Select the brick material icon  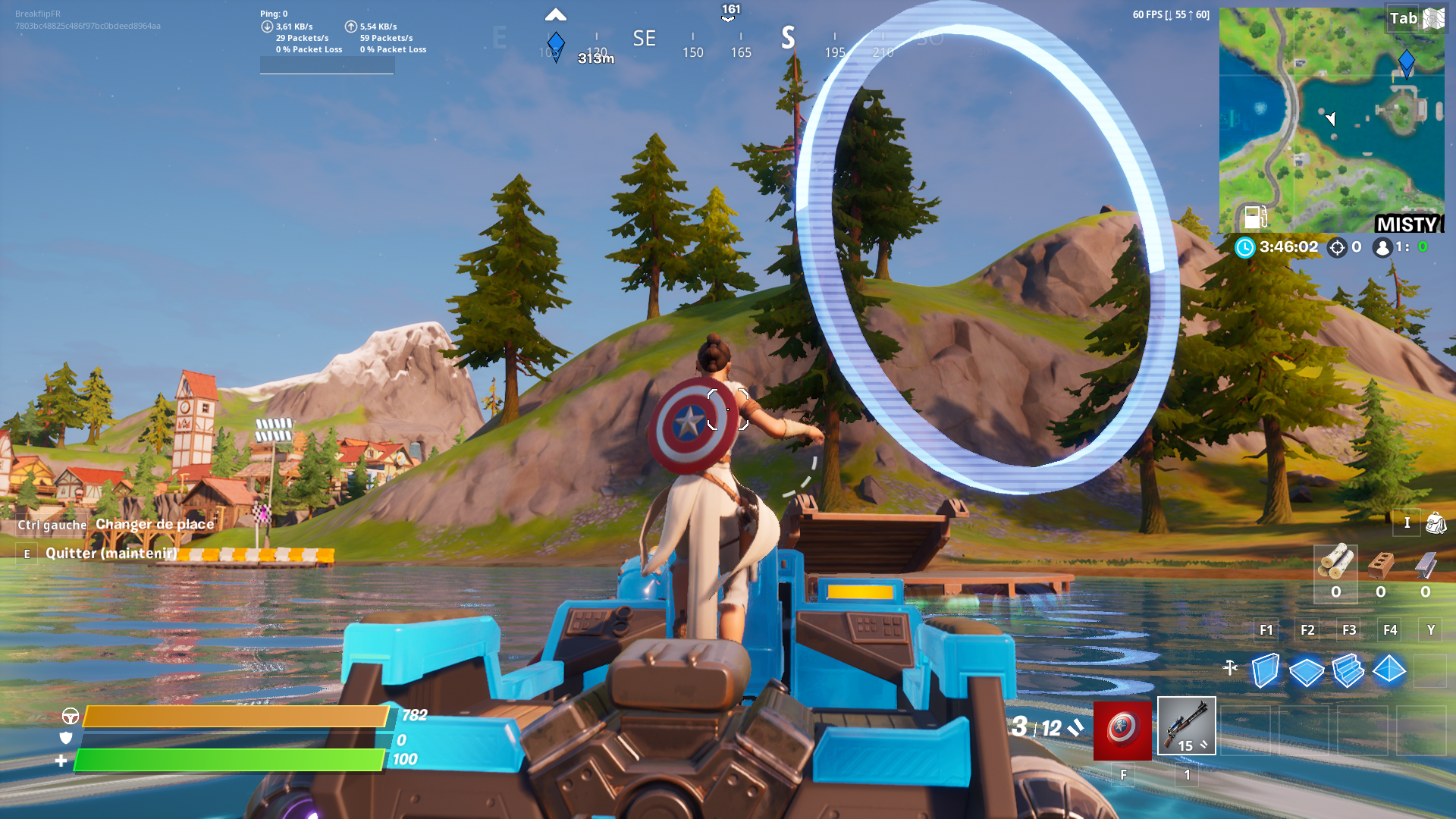(1380, 565)
